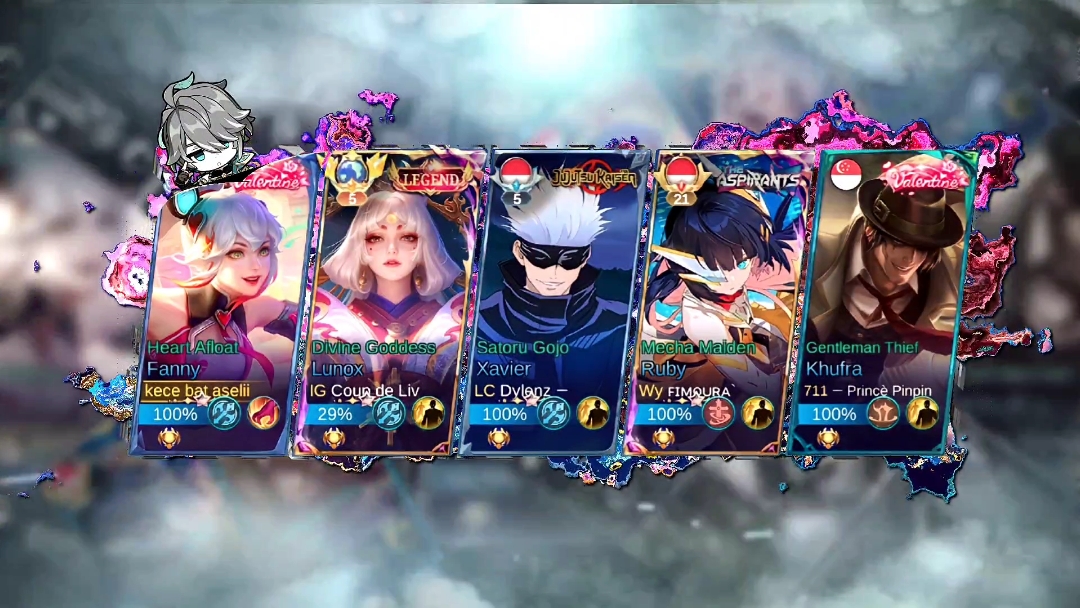Click Lunox's golden silhouette battle spell icon
Viewport: 1080px width, 608px height.
tap(429, 413)
